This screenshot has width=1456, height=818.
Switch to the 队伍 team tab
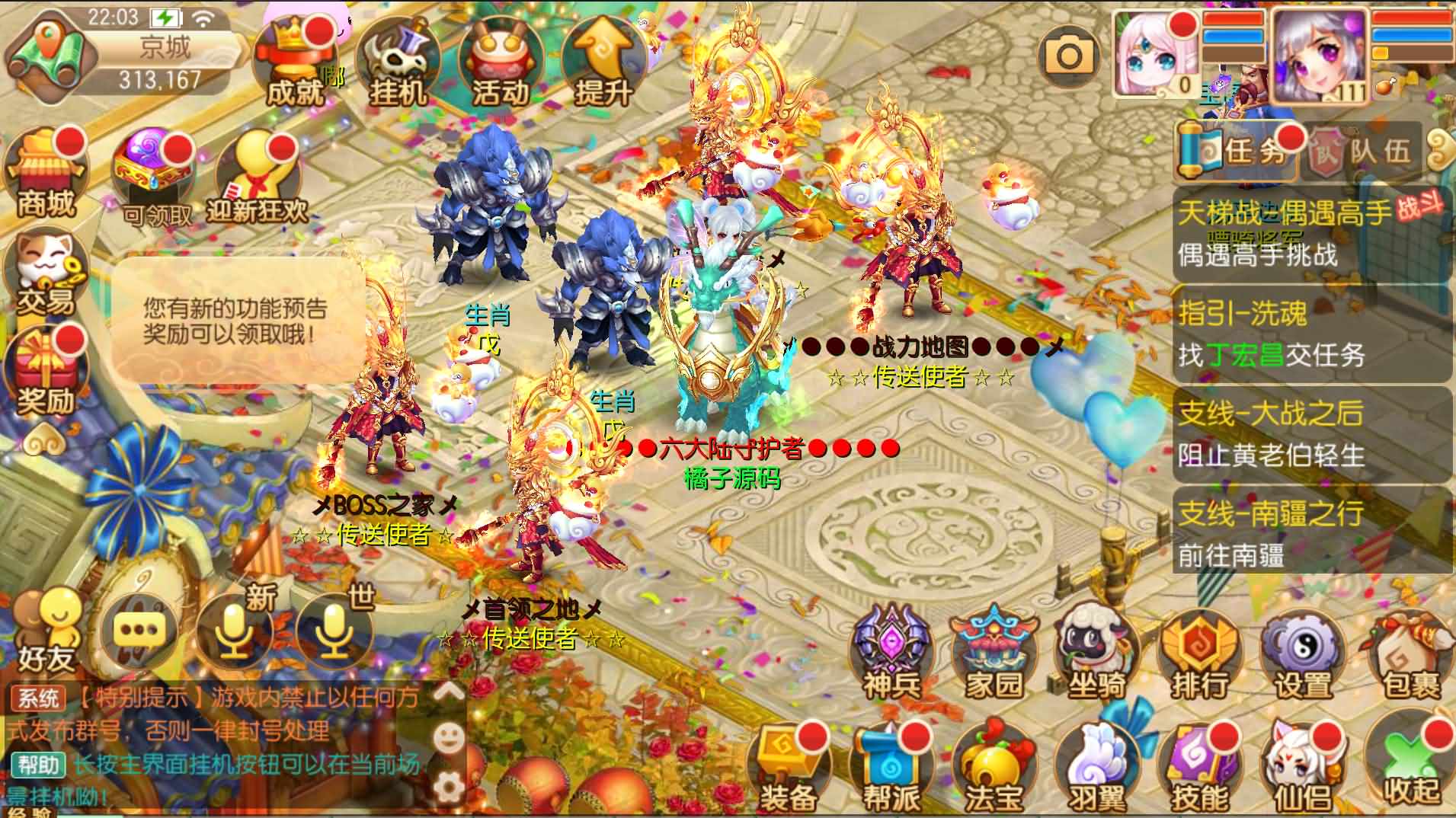pyautogui.click(x=1379, y=150)
